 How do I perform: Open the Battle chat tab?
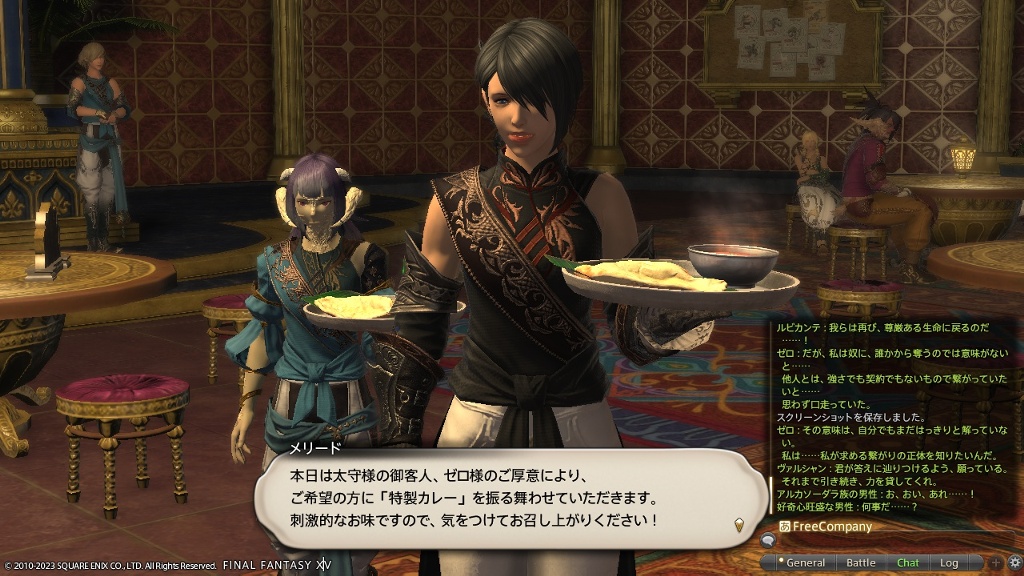[x=861, y=563]
